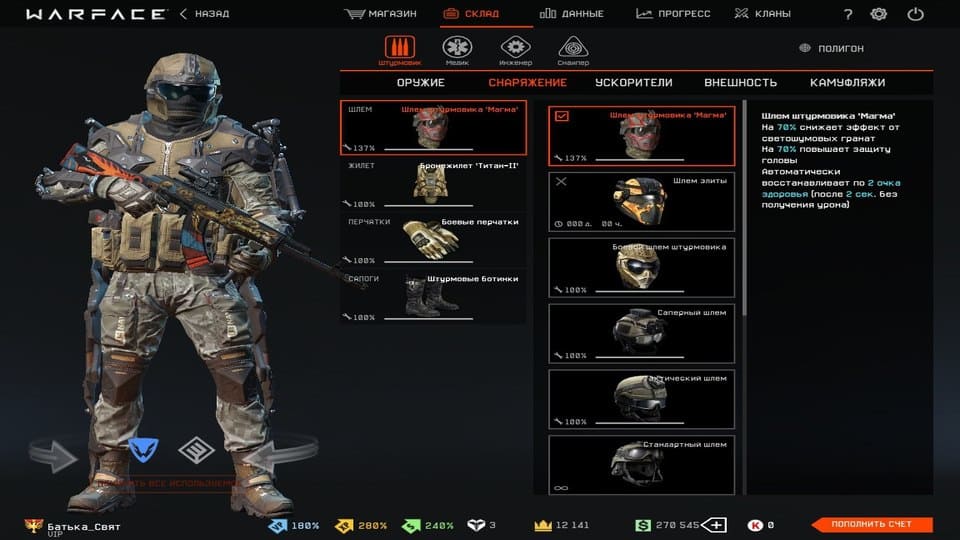The width and height of the screenshot is (960, 540).
Task: Open the Данные menu
Action: [x=572, y=14]
